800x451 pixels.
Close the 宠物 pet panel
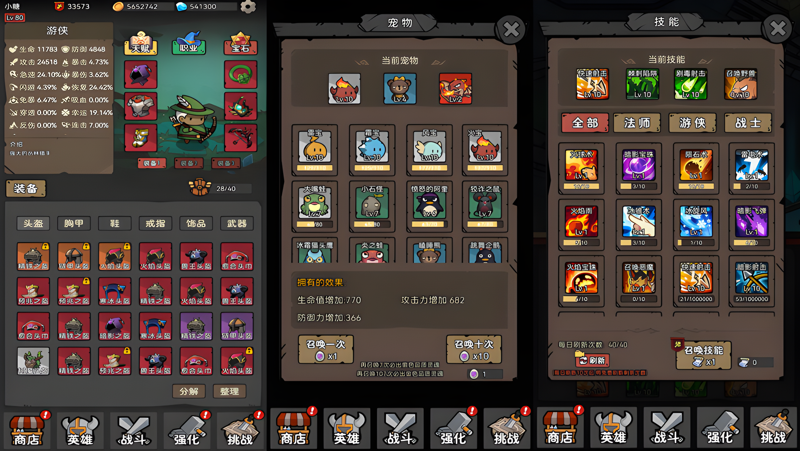pos(511,29)
